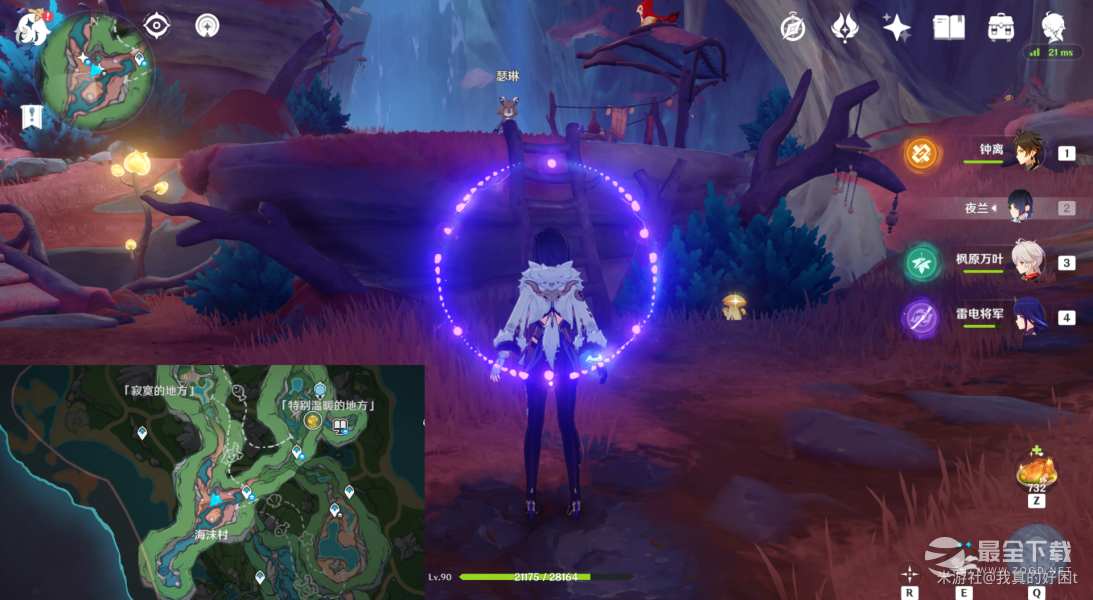Open the circular minimap
The height and width of the screenshot is (600, 1093).
click(95, 70)
